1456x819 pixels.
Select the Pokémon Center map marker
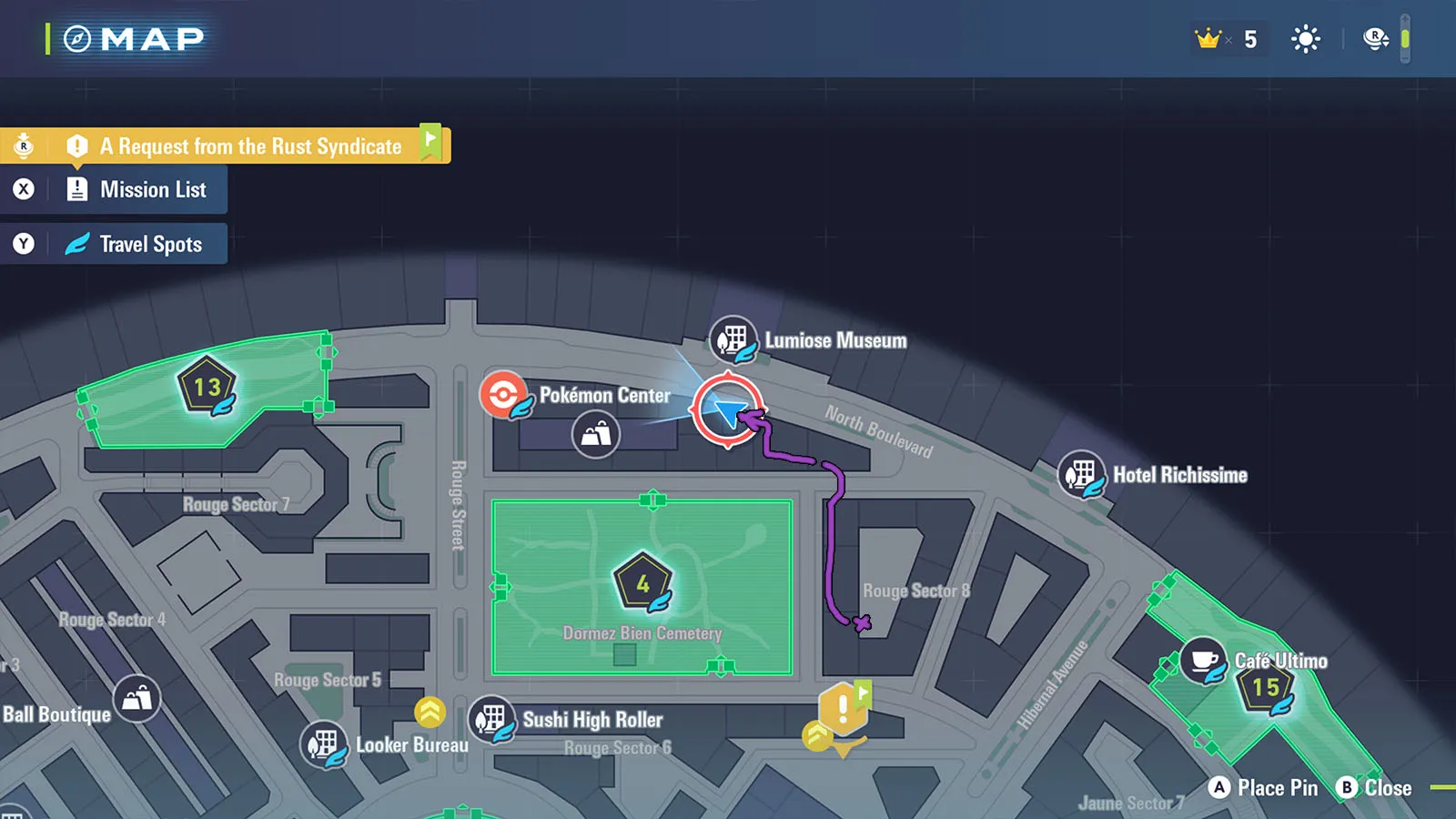(x=504, y=395)
